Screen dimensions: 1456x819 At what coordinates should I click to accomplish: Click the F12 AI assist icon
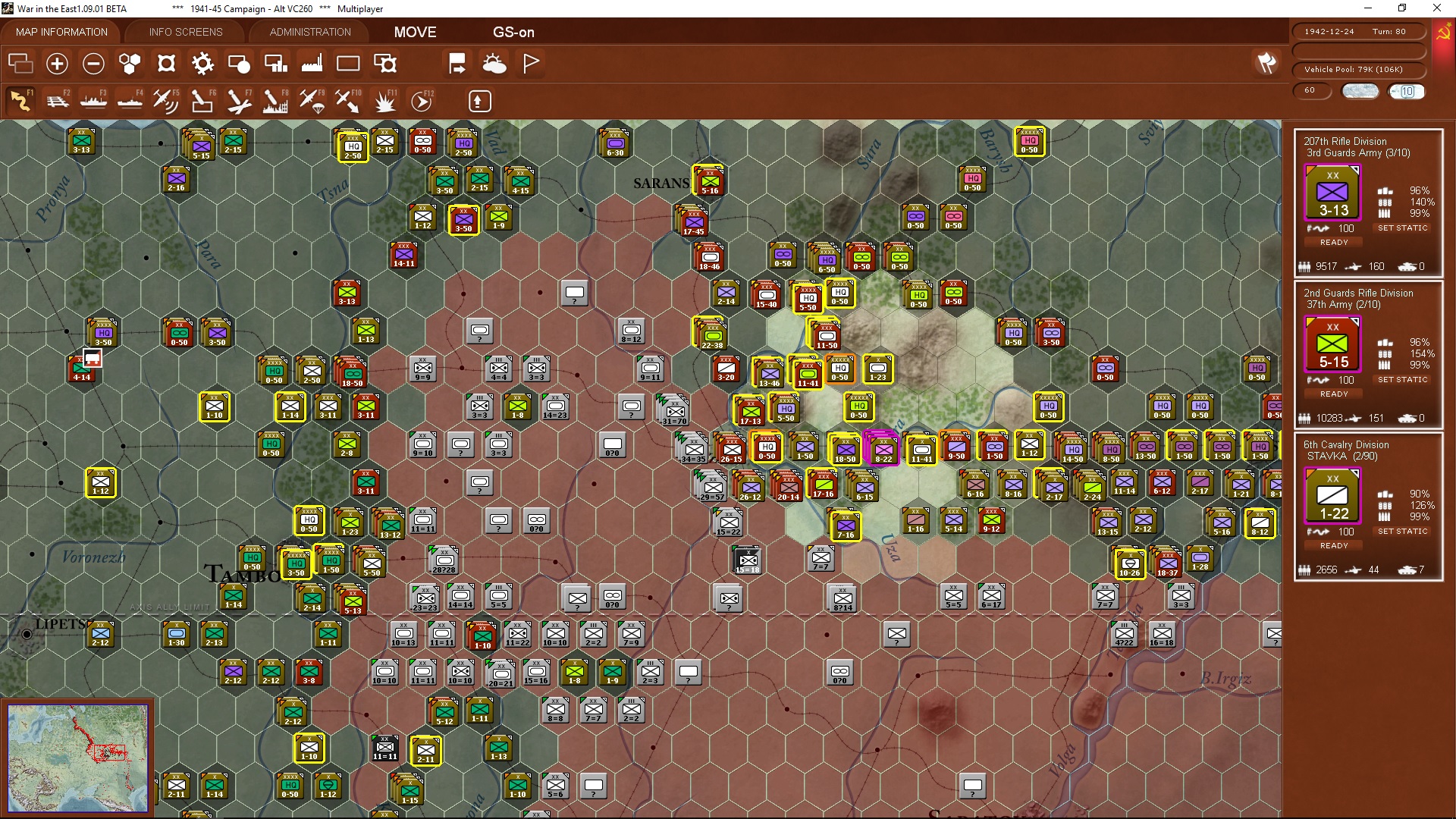pos(422,101)
